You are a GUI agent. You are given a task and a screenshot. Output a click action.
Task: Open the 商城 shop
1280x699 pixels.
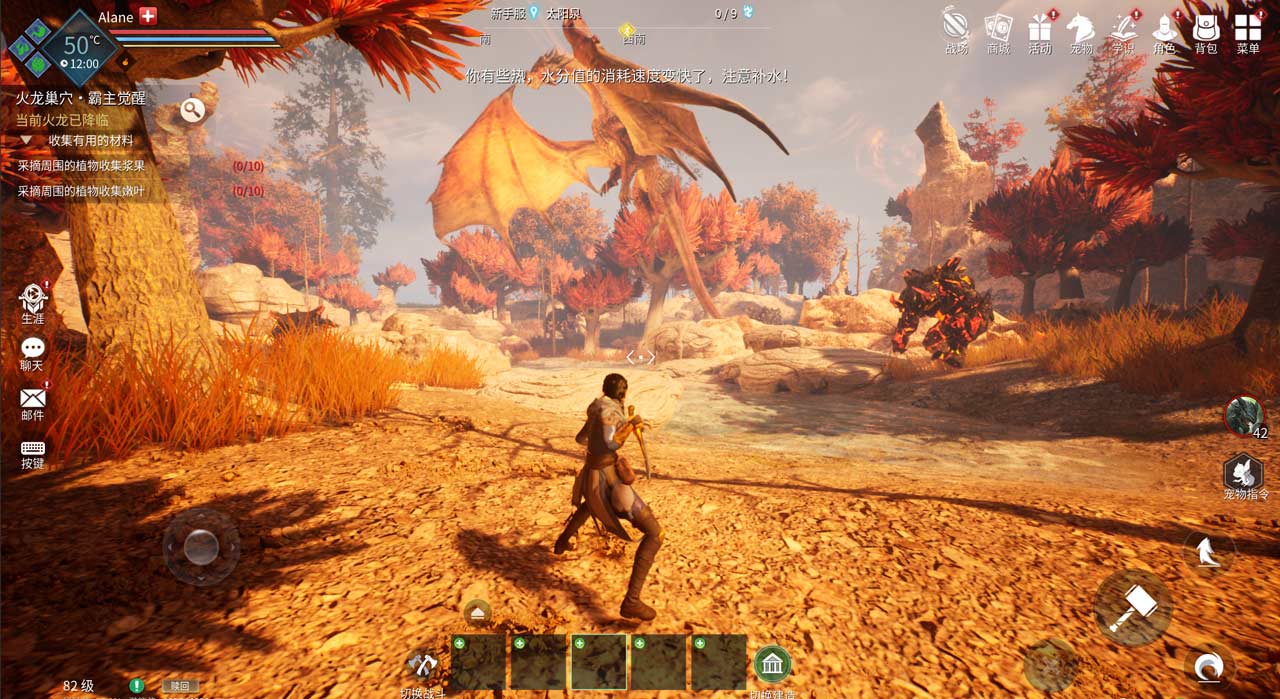click(998, 28)
